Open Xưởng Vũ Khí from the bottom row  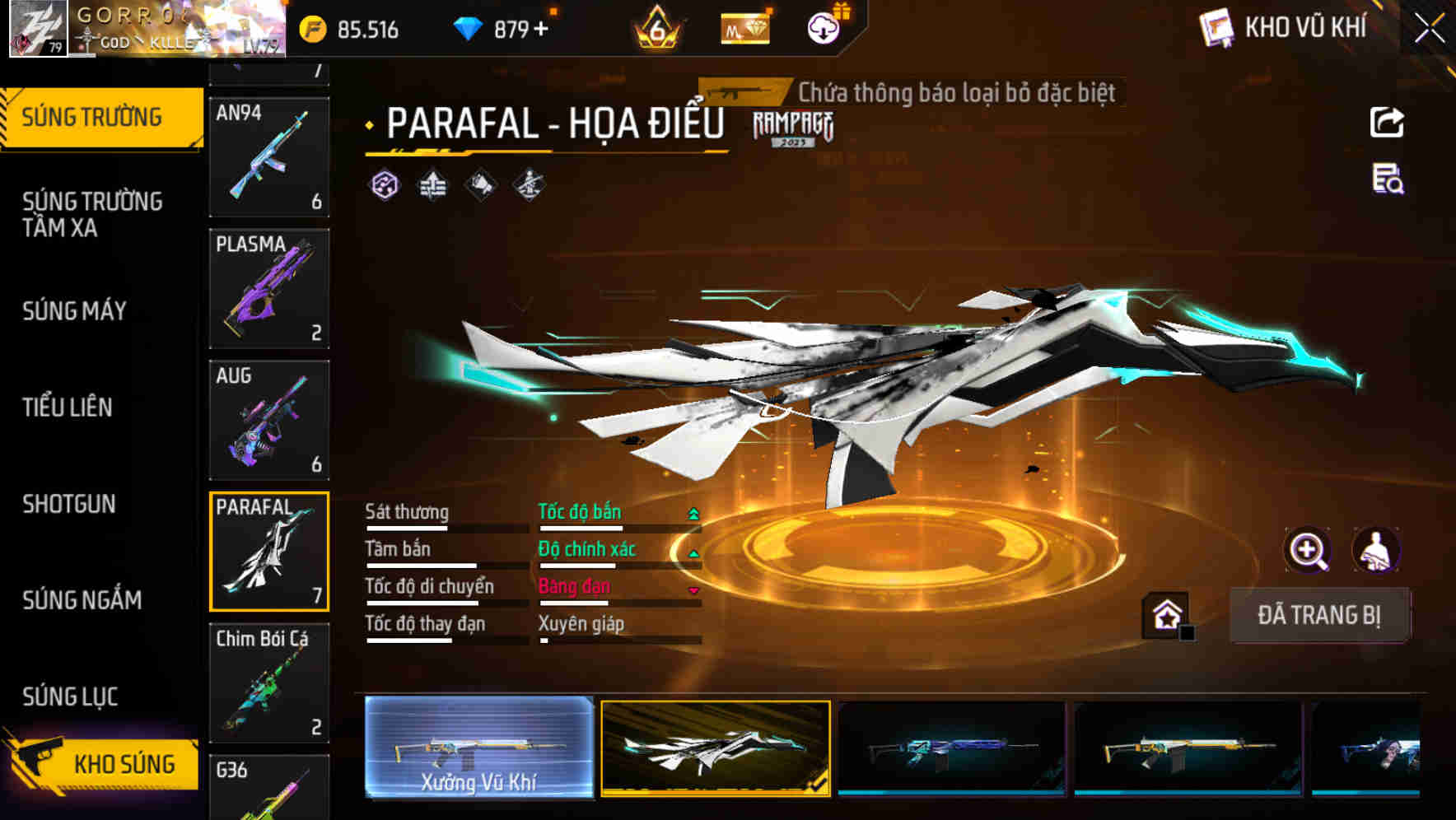pos(478,749)
